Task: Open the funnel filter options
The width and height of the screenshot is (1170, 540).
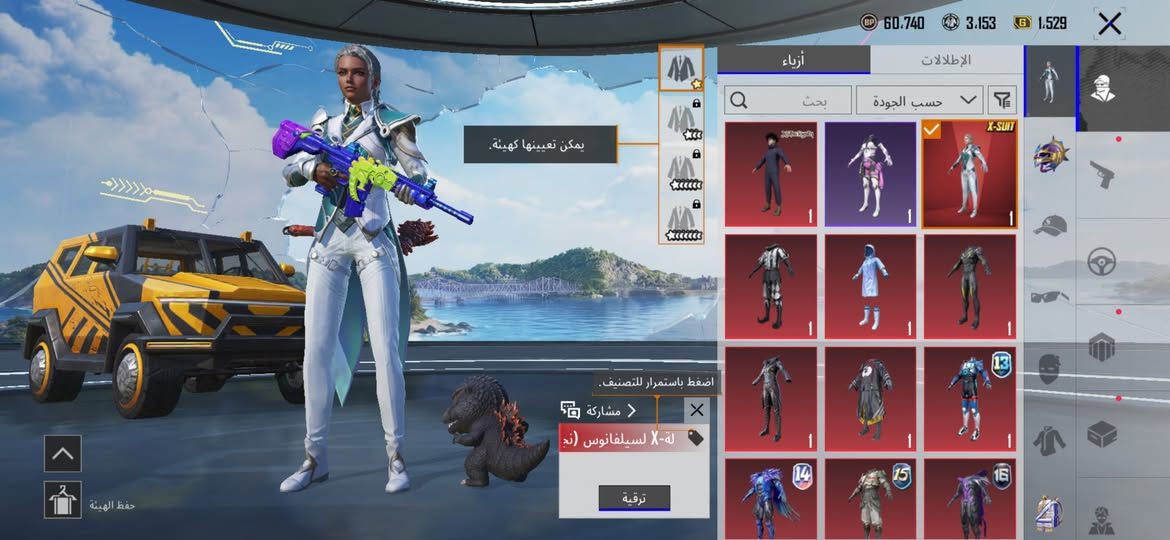Action: tap(1001, 100)
